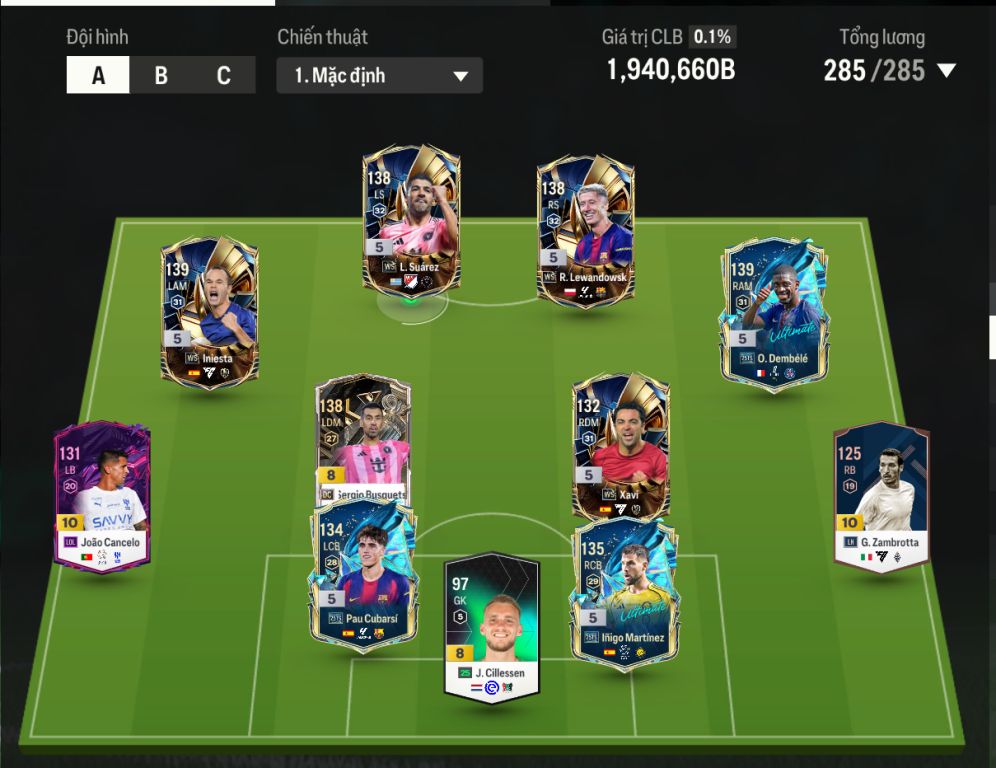This screenshot has height=768, width=996.
Task: Select the R. Lewandowski striker card
Action: (585, 228)
